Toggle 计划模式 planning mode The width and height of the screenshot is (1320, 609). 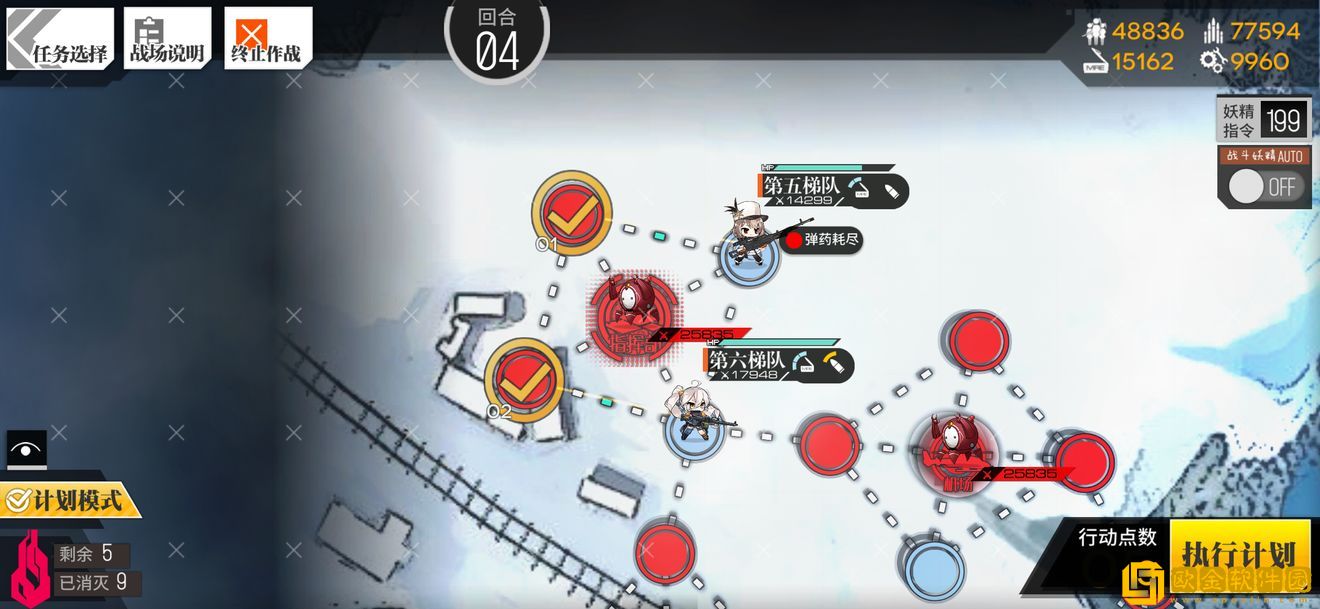(x=69, y=499)
